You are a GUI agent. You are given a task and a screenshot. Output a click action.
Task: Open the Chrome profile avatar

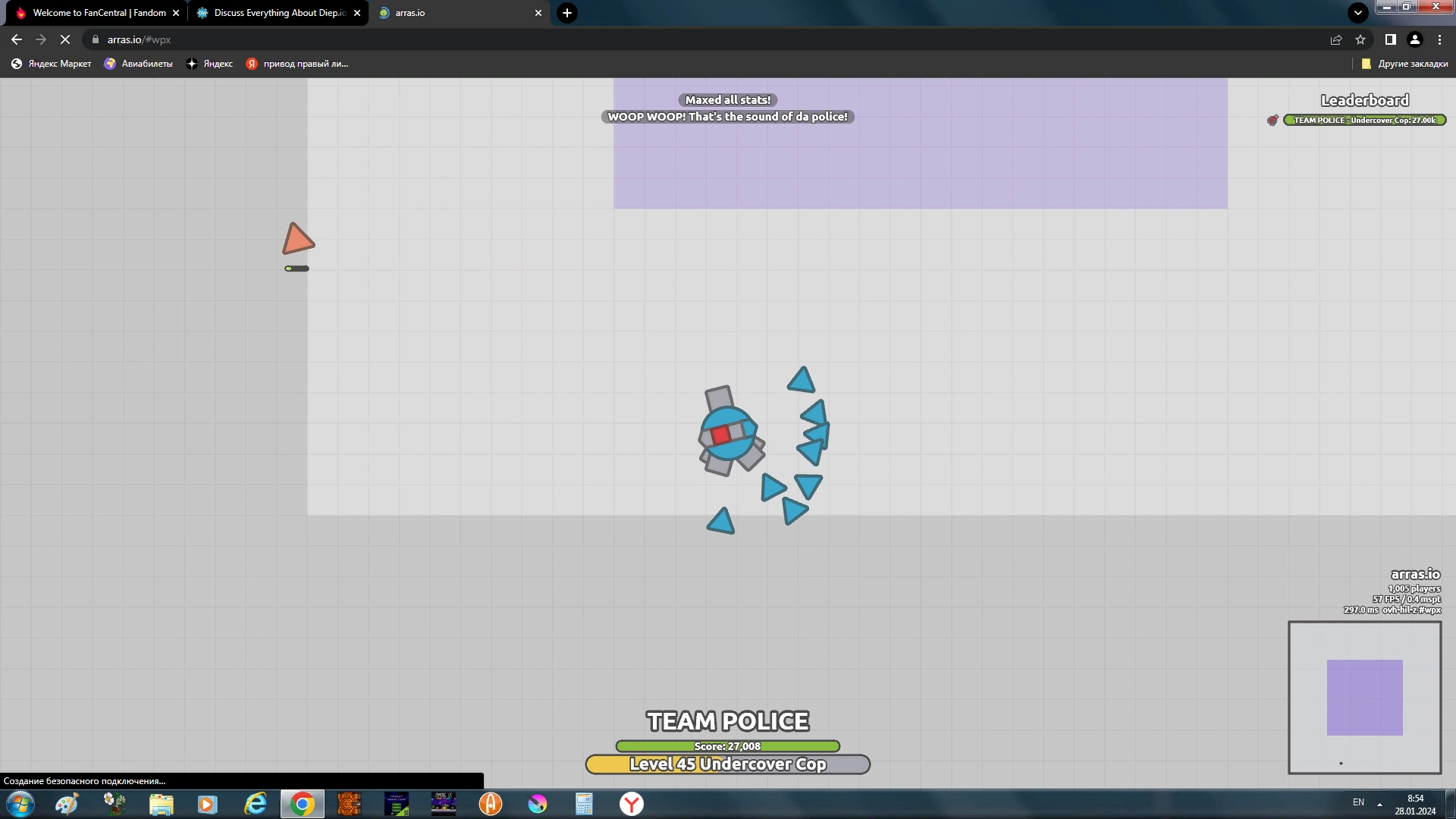[1415, 39]
